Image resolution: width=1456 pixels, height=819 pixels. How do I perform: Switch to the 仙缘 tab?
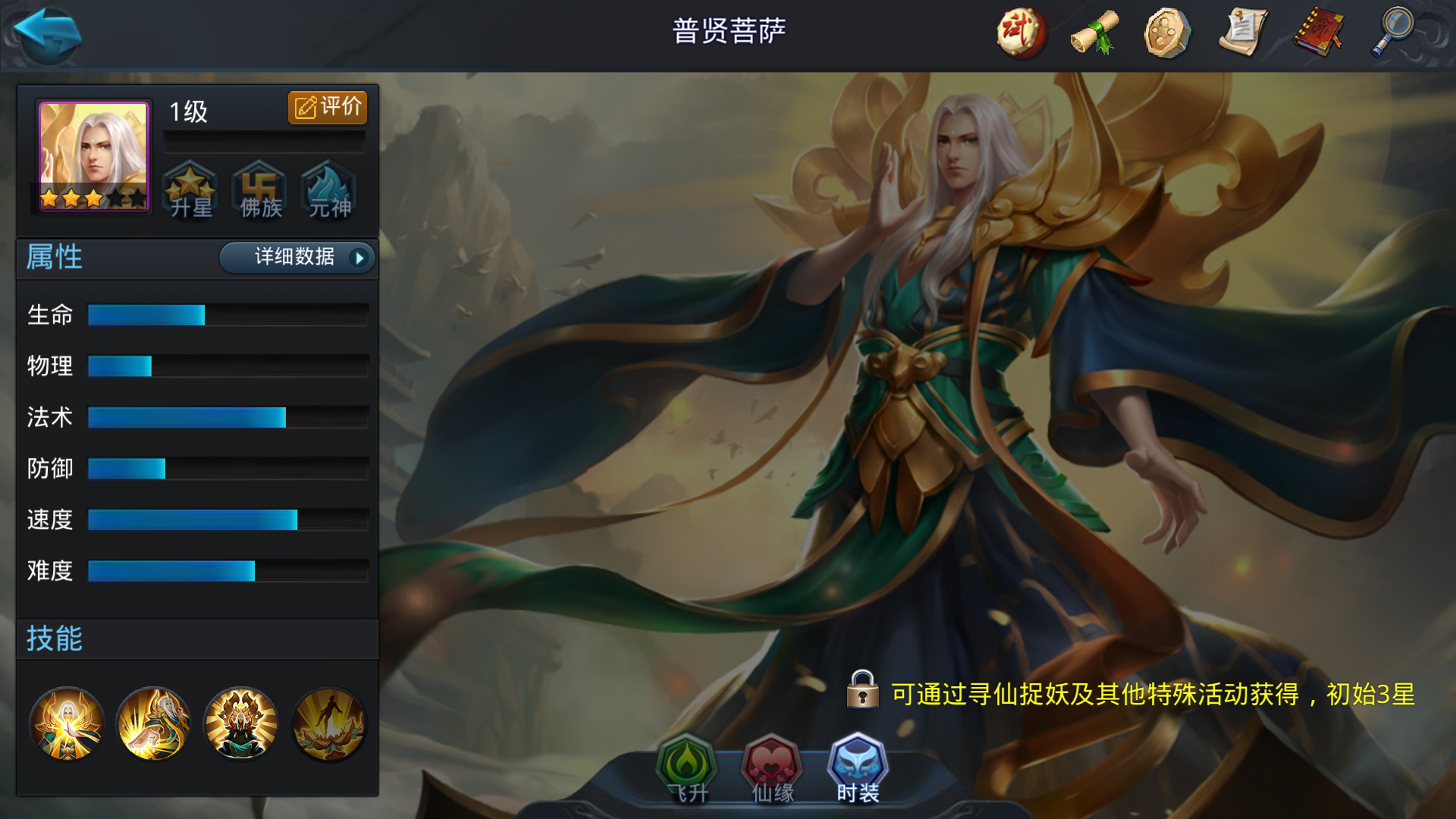pyautogui.click(x=770, y=768)
